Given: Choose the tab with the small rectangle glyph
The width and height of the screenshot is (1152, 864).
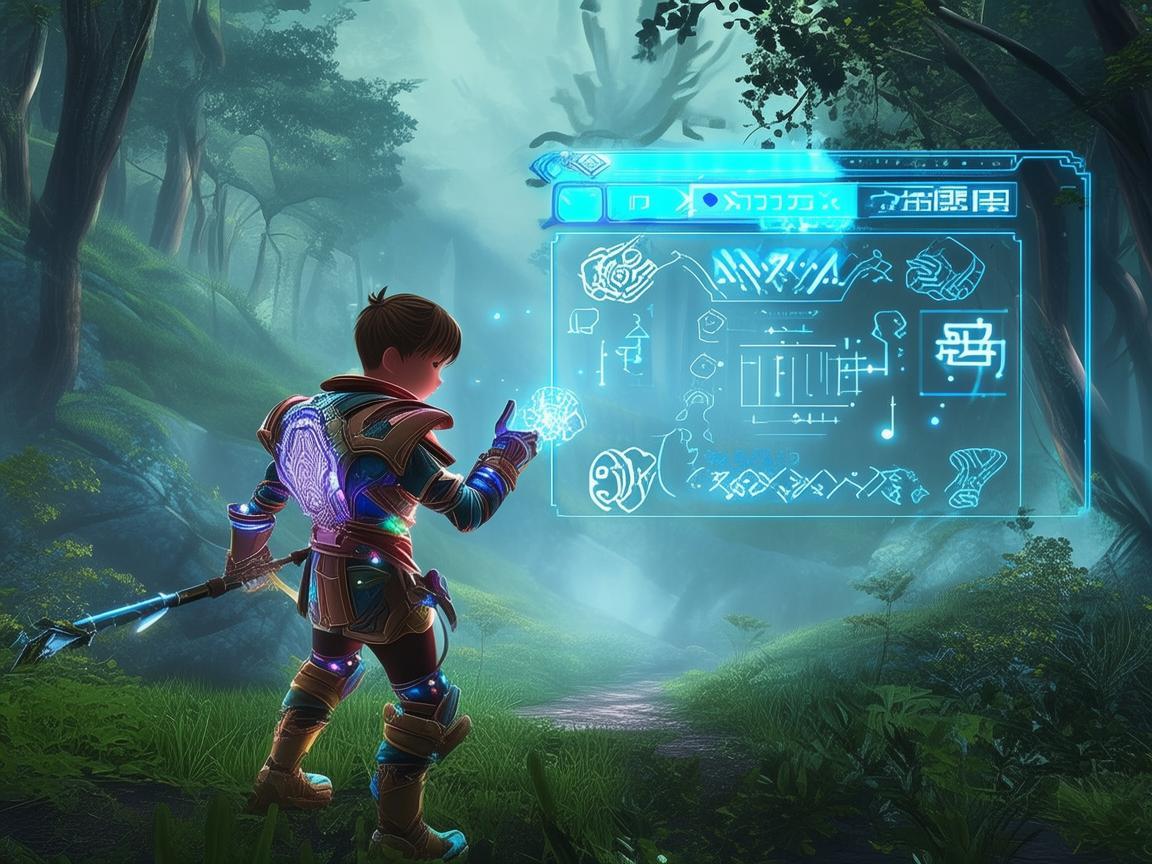Looking at the screenshot, I should (x=640, y=202).
